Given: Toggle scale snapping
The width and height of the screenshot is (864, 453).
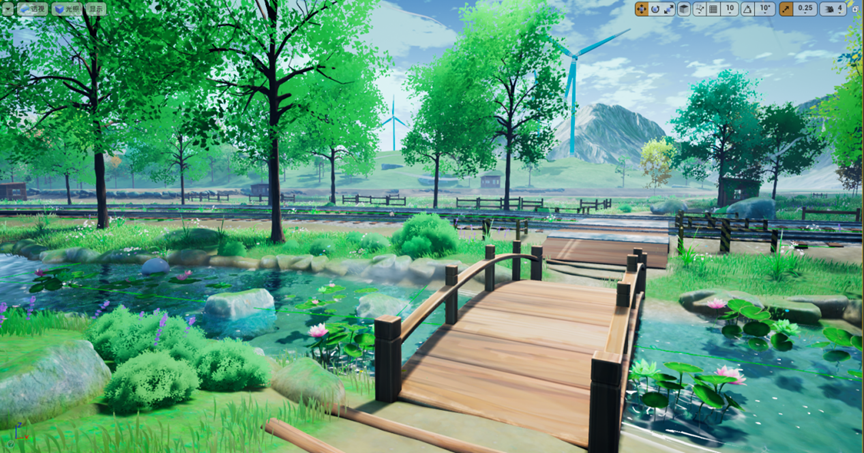Looking at the screenshot, I should 786,9.
